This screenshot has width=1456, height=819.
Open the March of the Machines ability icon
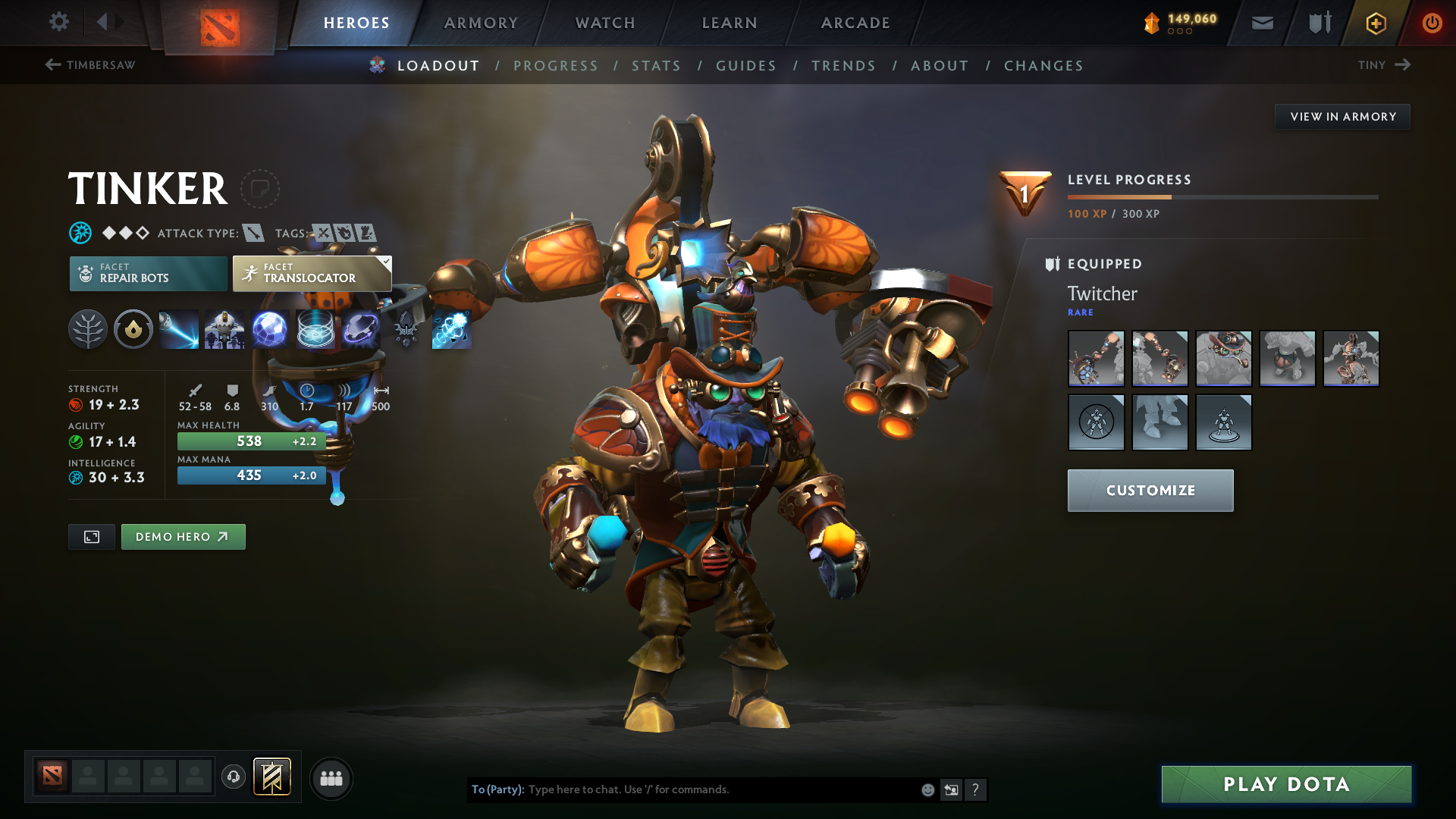(x=225, y=329)
